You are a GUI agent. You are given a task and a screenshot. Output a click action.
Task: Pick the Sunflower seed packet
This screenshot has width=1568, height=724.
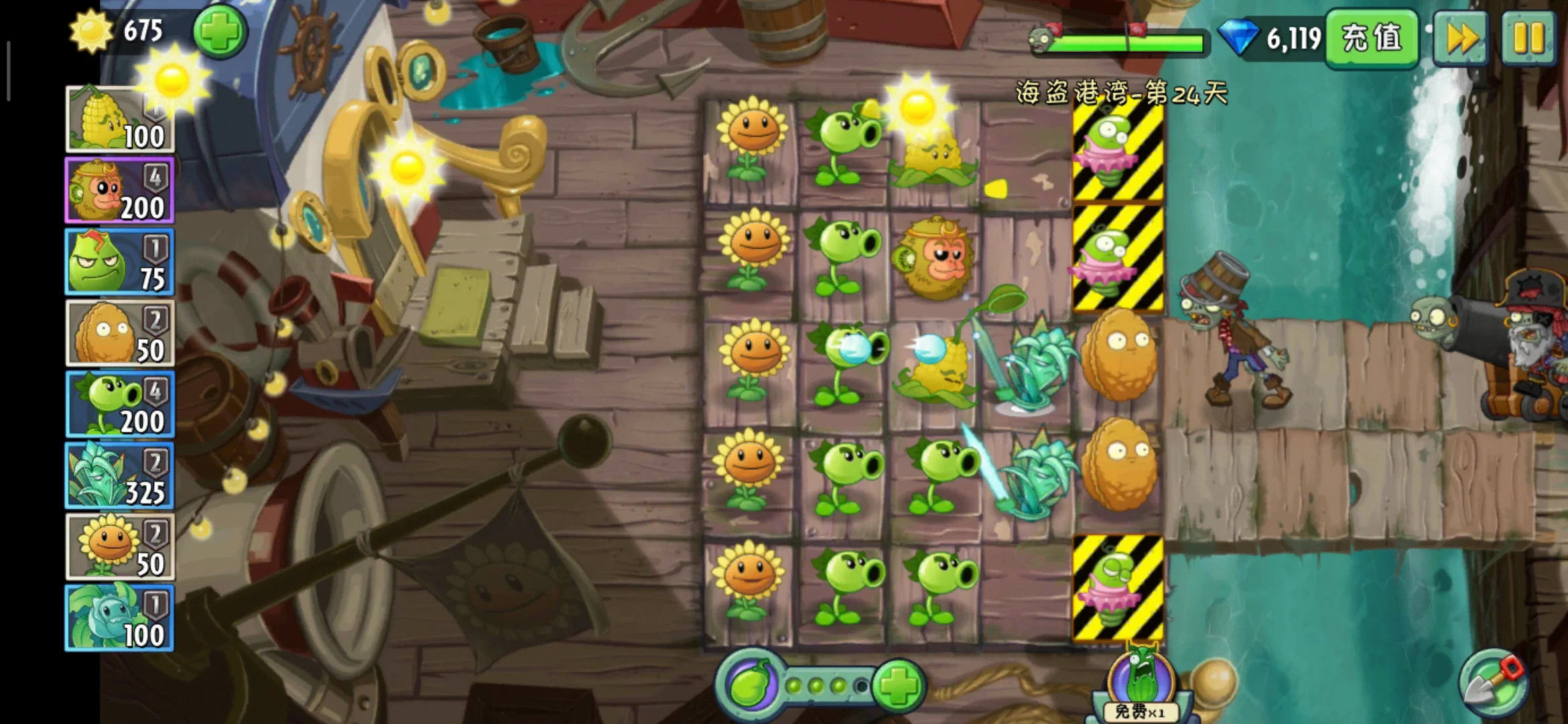tap(119, 546)
